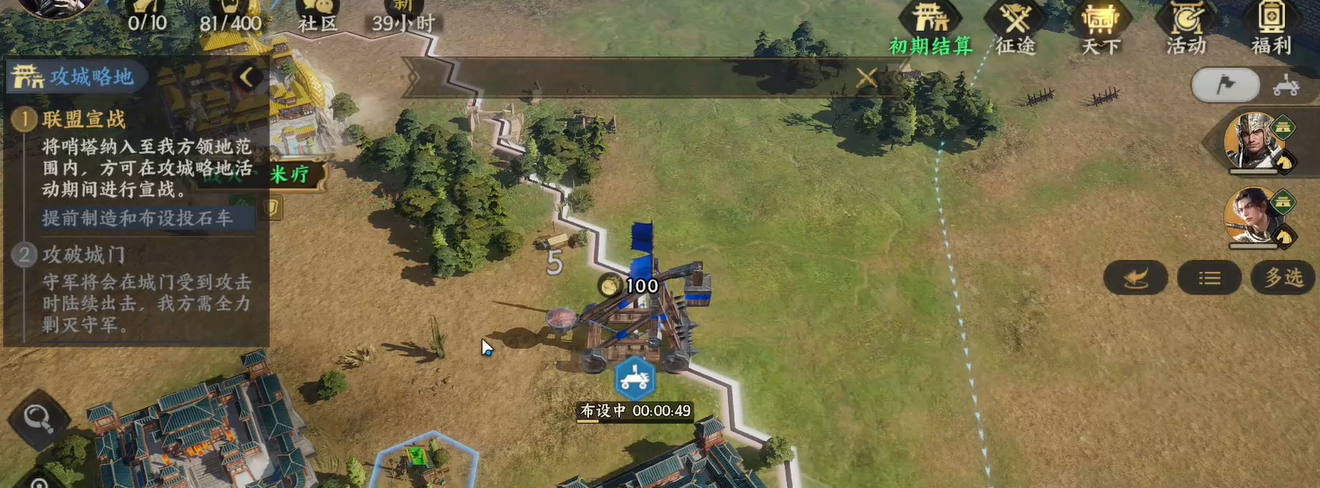Viewport: 1320px width, 488px height.
Task: Open the troop list button
Action: point(1209,277)
